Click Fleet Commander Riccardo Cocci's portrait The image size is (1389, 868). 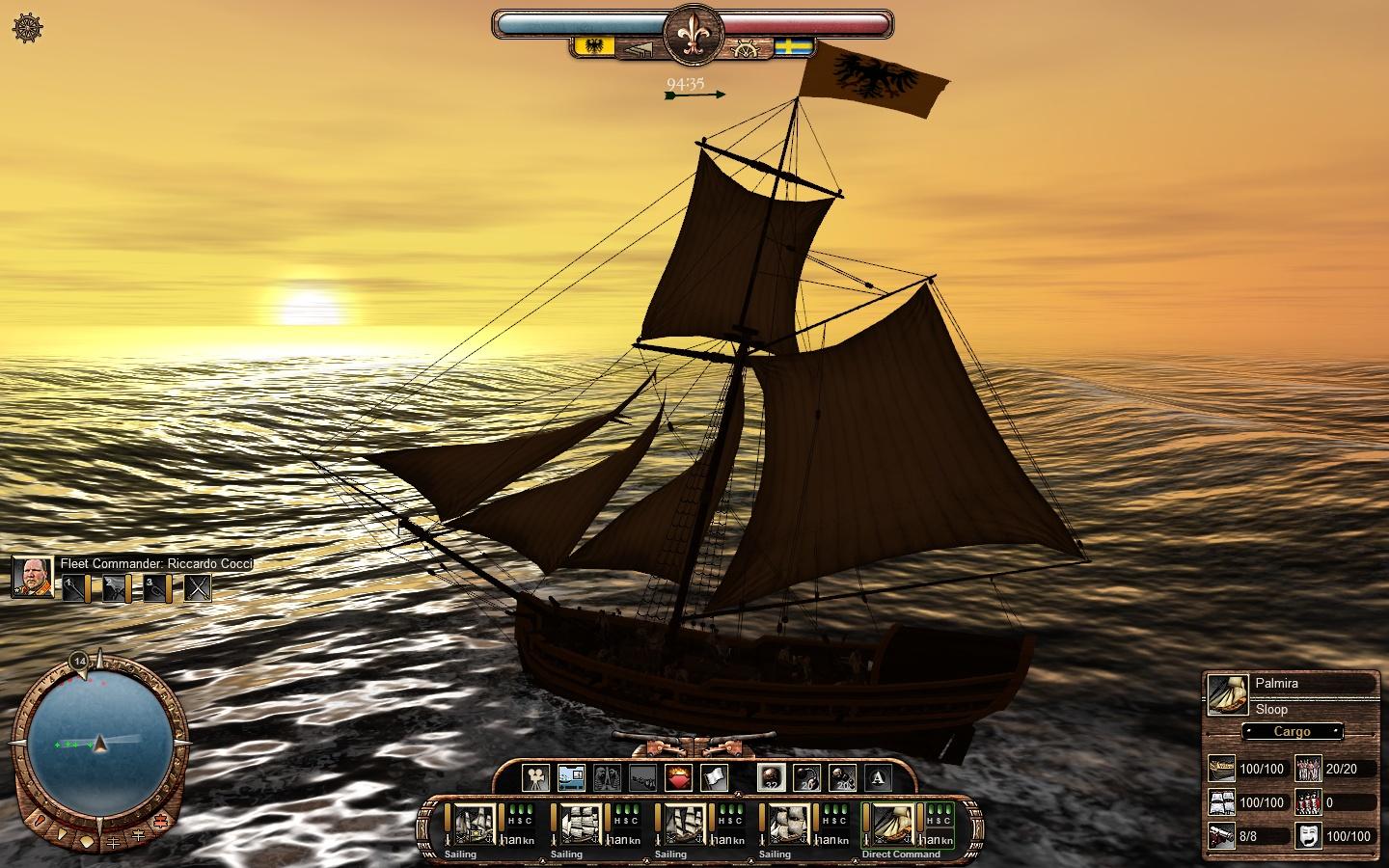coord(32,580)
